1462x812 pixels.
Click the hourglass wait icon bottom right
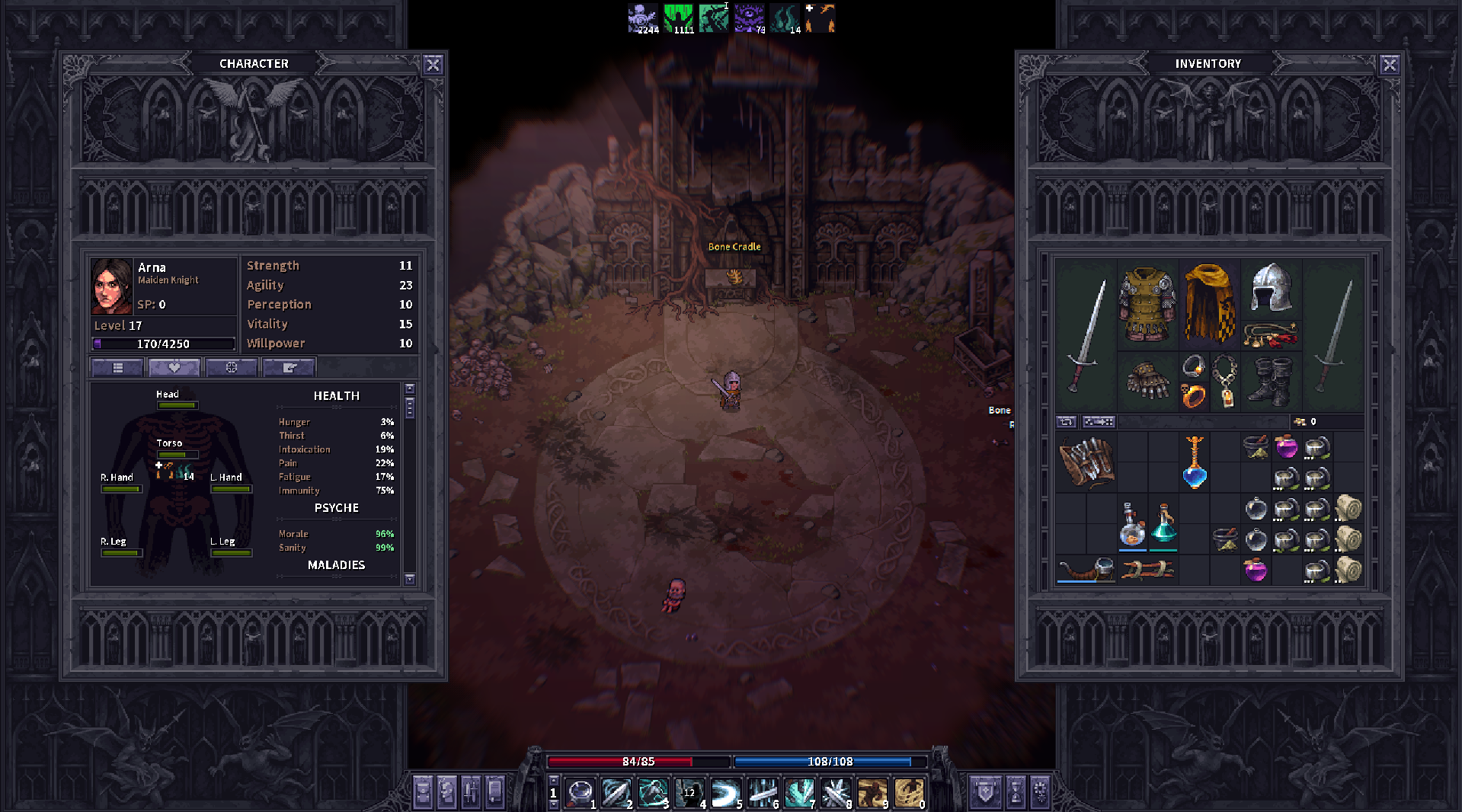click(x=1016, y=792)
